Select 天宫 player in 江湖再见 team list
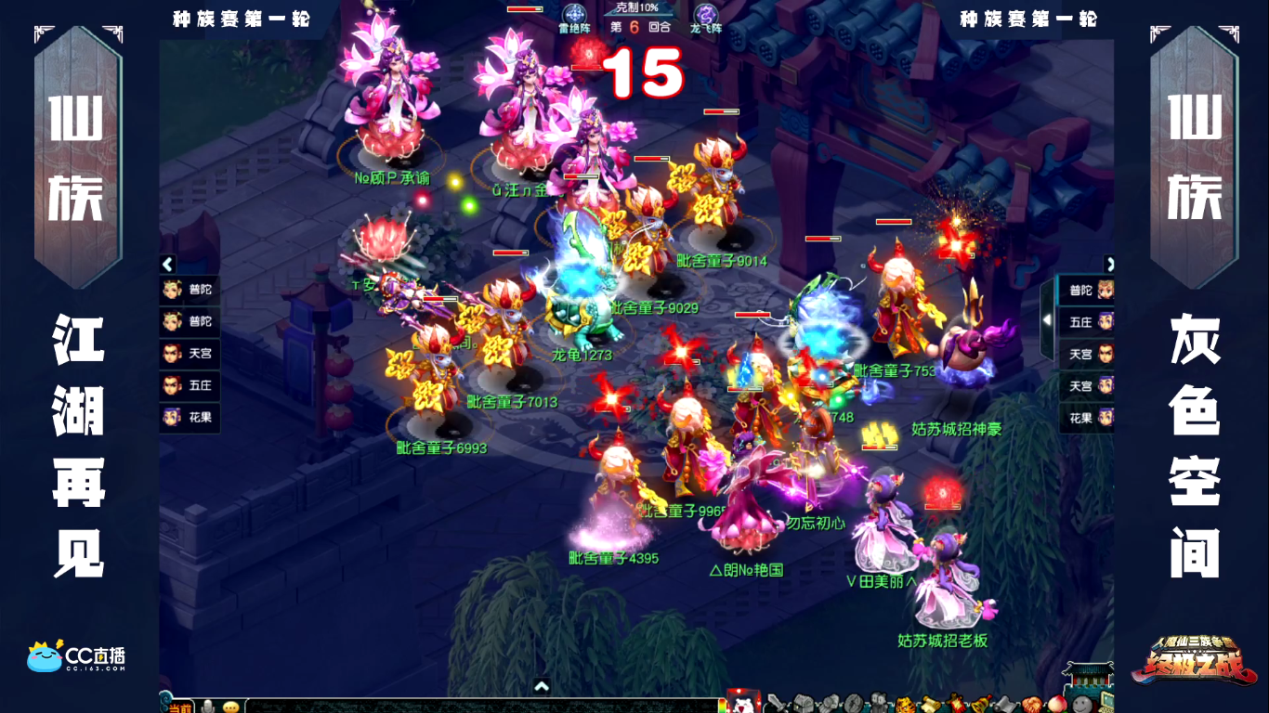Screen dimensions: 1269x713 (189, 354)
